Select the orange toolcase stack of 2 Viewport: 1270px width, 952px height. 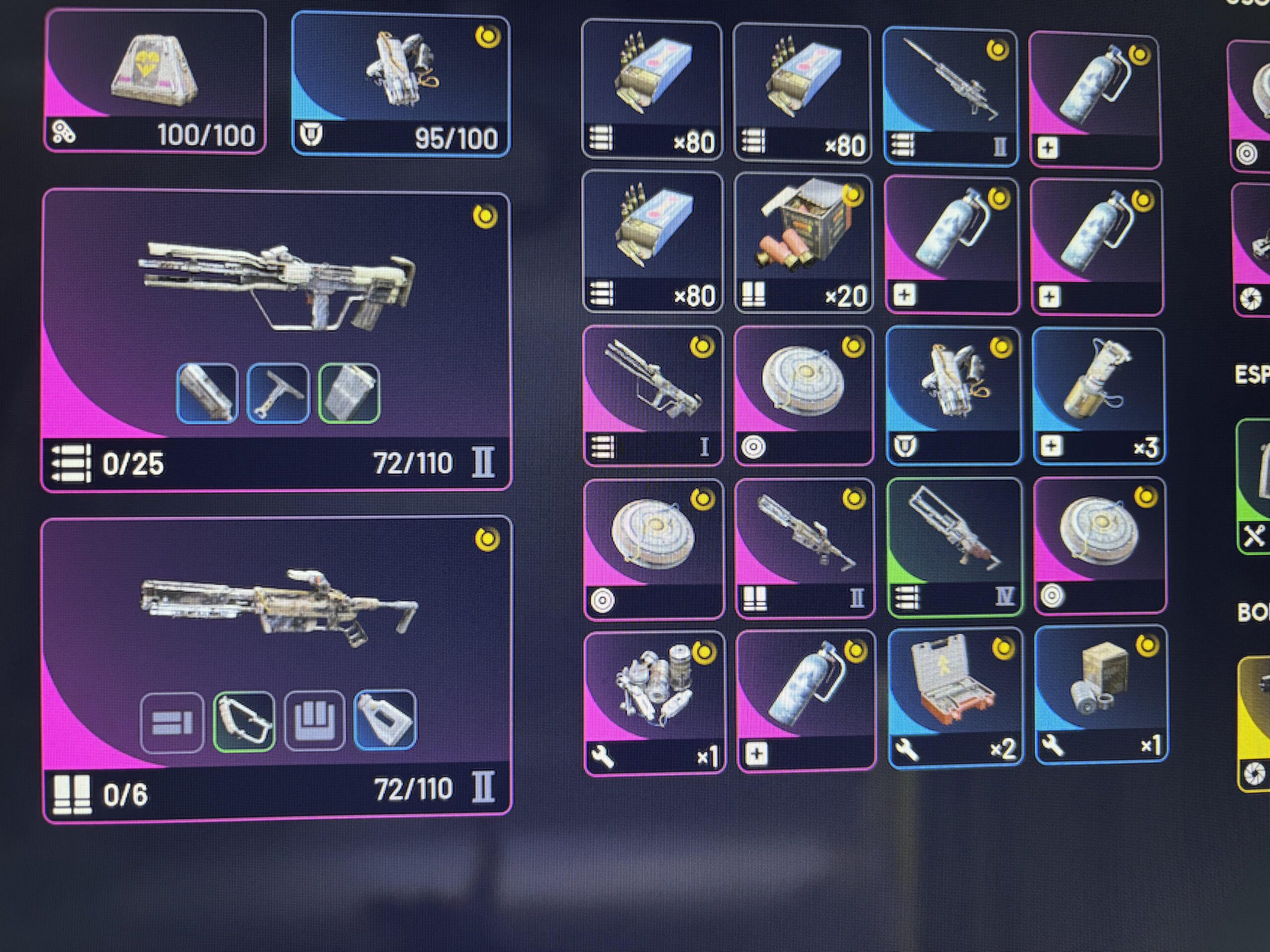955,697
